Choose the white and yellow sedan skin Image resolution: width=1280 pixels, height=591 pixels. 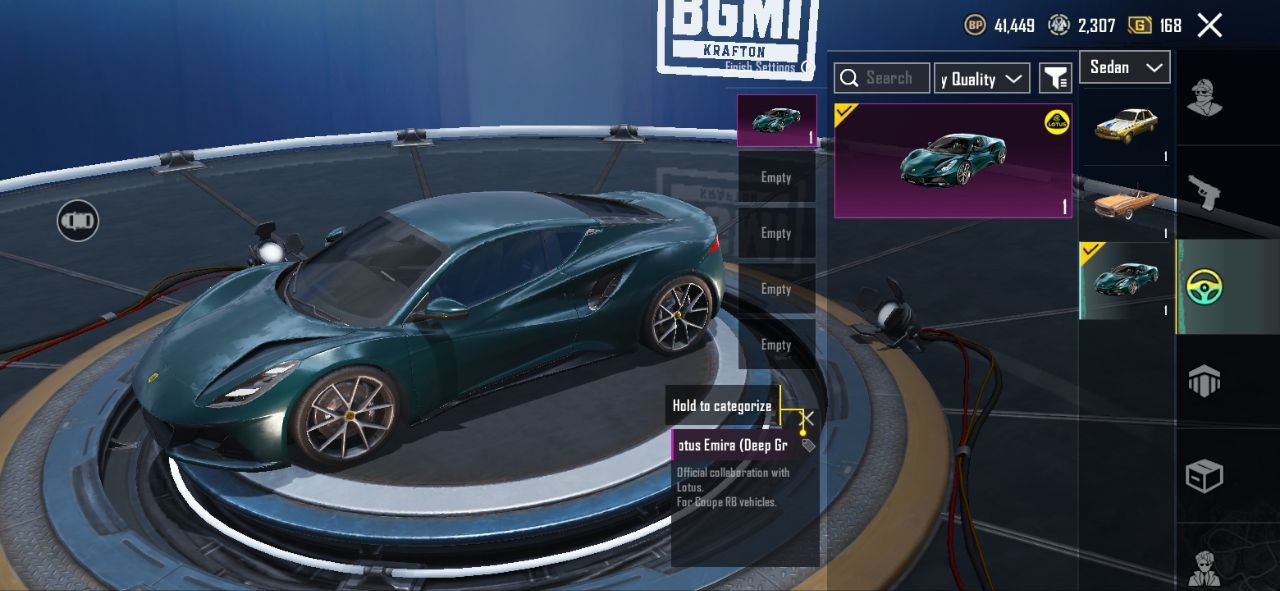tap(1126, 126)
